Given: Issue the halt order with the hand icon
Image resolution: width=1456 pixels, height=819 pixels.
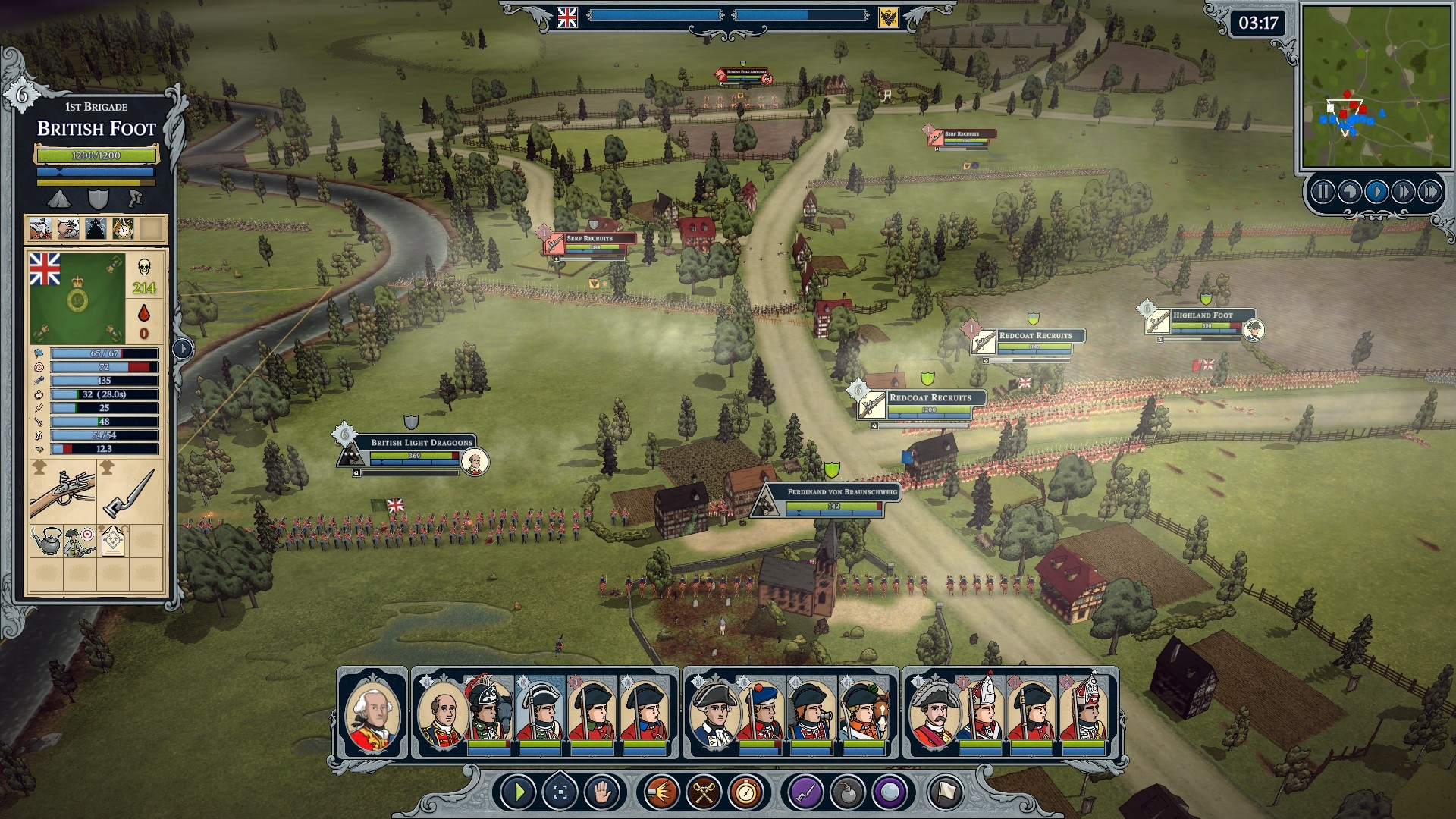Looking at the screenshot, I should point(603,793).
